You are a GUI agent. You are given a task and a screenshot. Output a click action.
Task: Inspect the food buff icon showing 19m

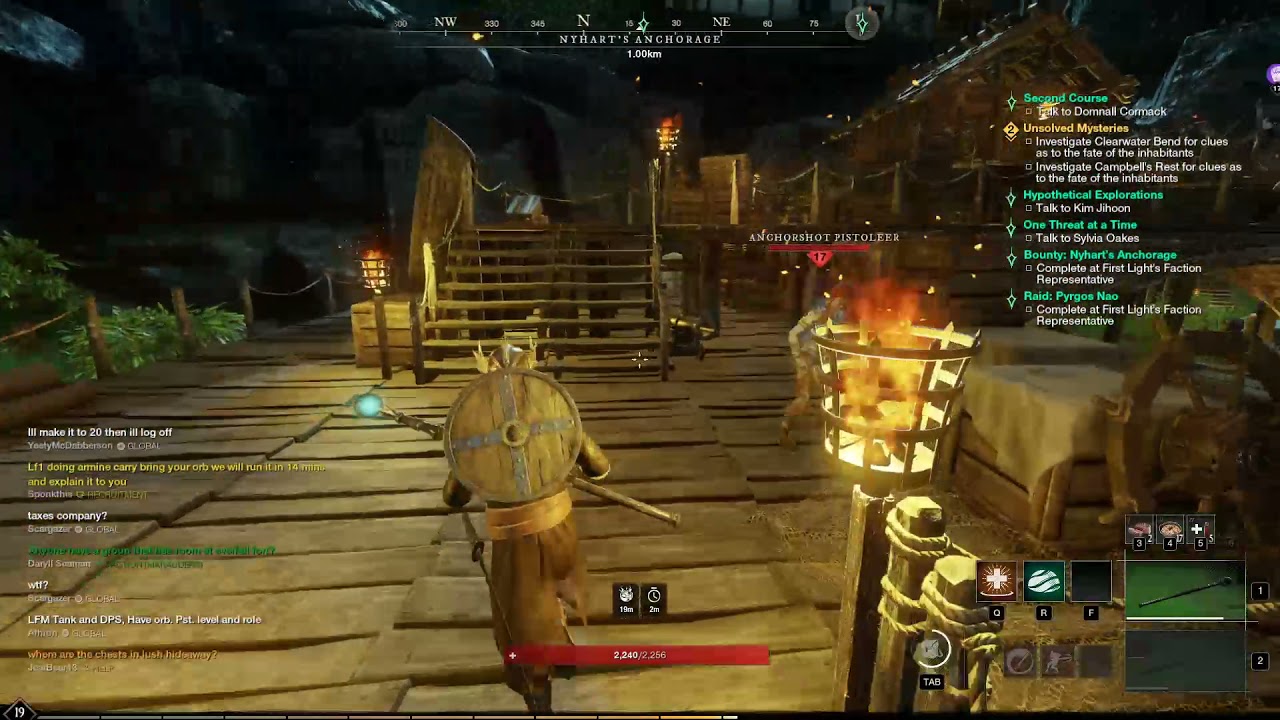[x=626, y=596]
